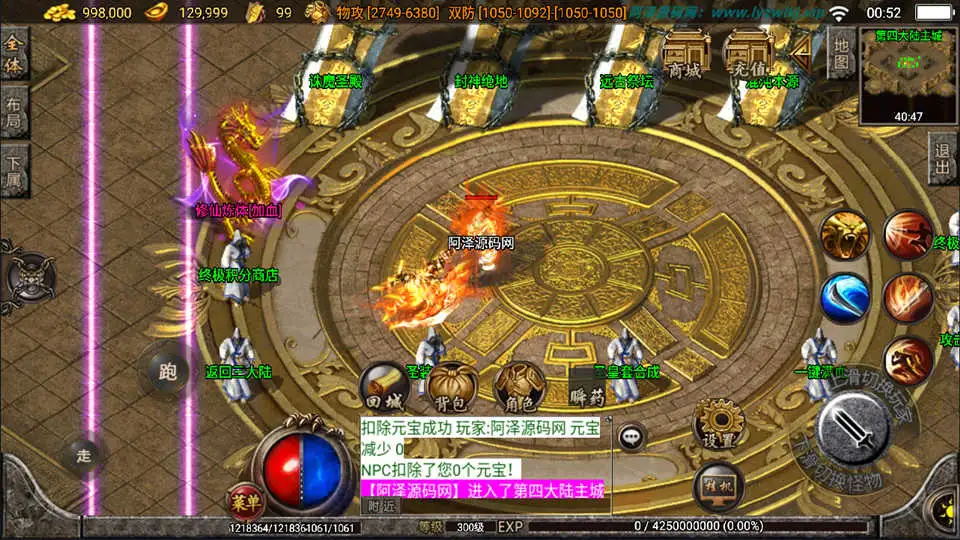Activate the blue crescent slash skill
This screenshot has width=960, height=540.
click(x=845, y=298)
